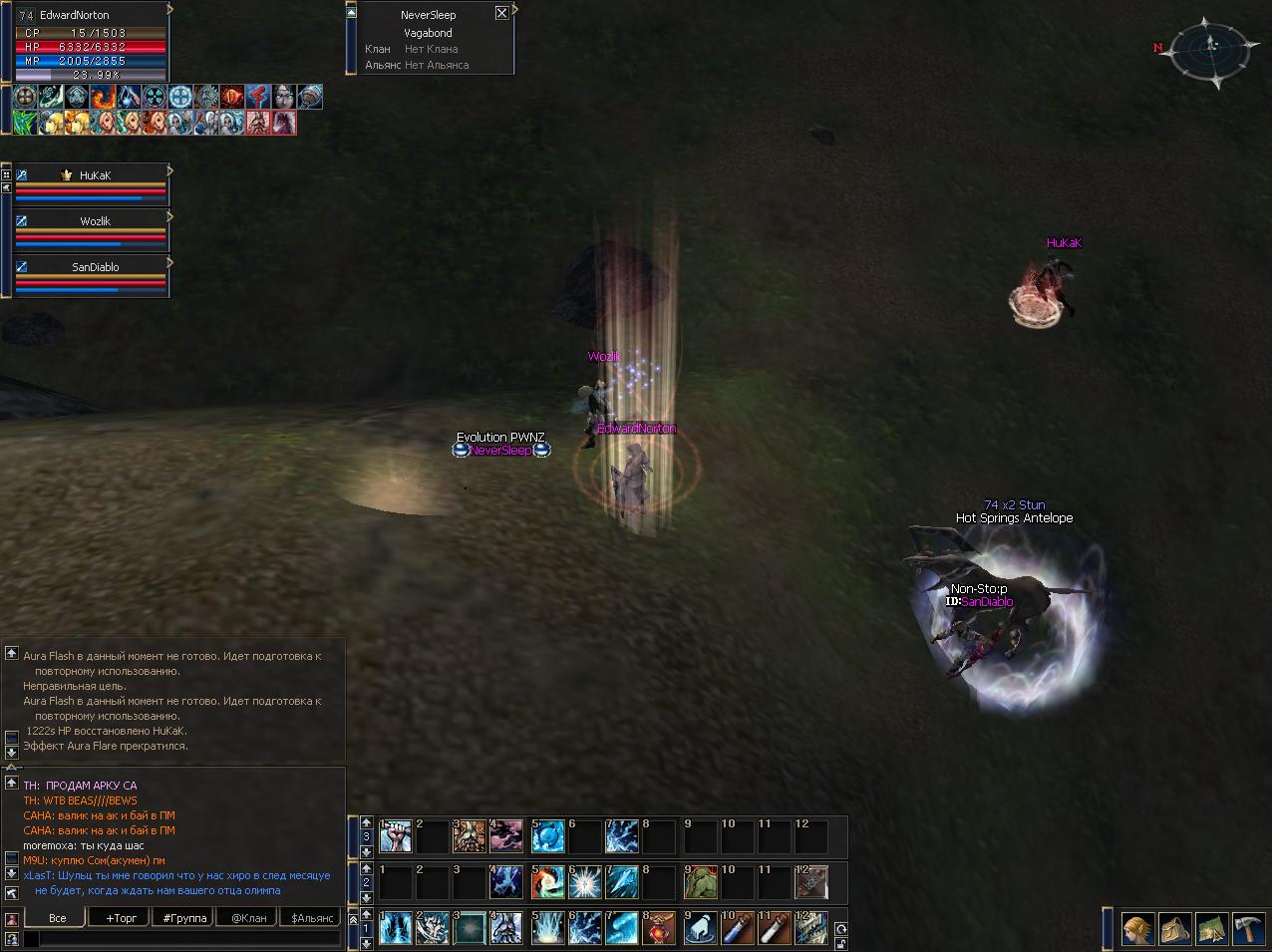
Task: Open the #Группа chat tab
Action: click(184, 917)
